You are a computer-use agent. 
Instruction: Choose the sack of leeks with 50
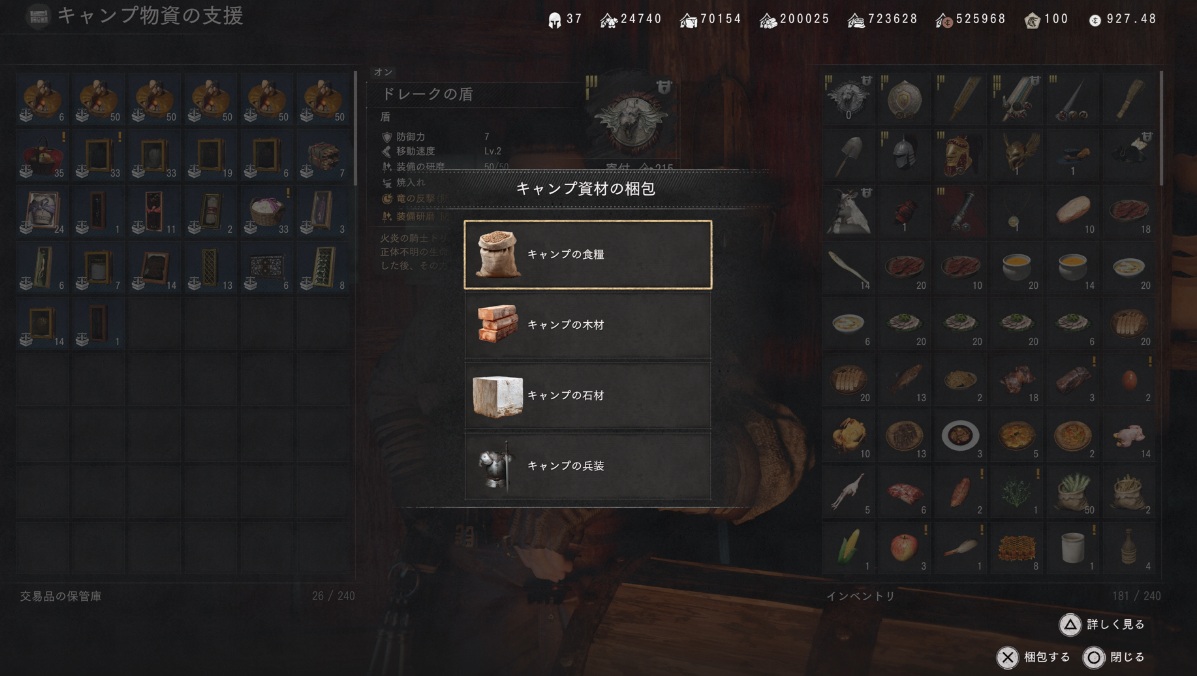[1073, 490]
